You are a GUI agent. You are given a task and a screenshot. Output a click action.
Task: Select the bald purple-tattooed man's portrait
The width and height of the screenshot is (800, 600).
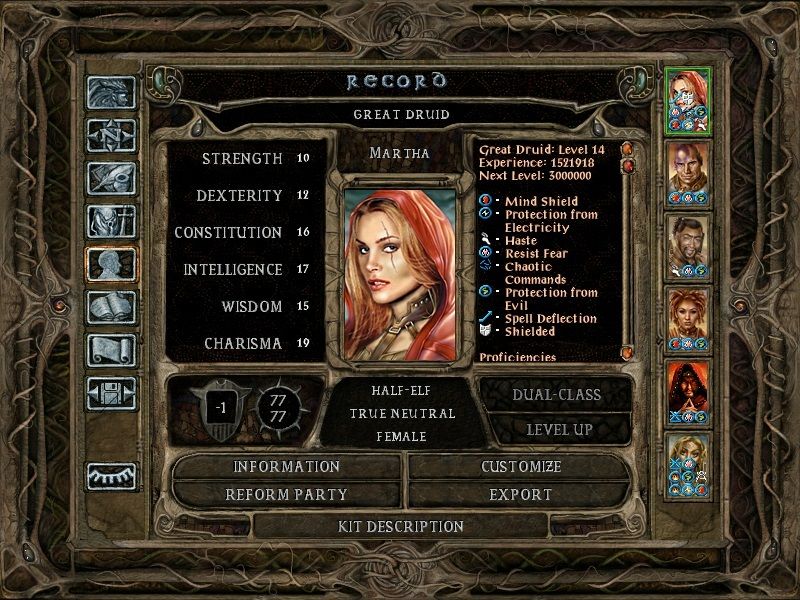[688, 174]
